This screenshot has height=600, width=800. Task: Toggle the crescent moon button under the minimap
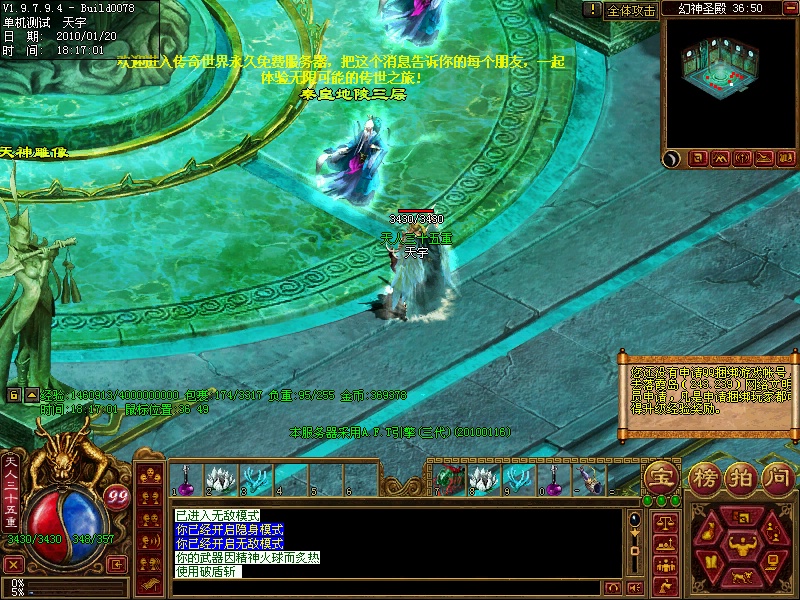click(671, 158)
